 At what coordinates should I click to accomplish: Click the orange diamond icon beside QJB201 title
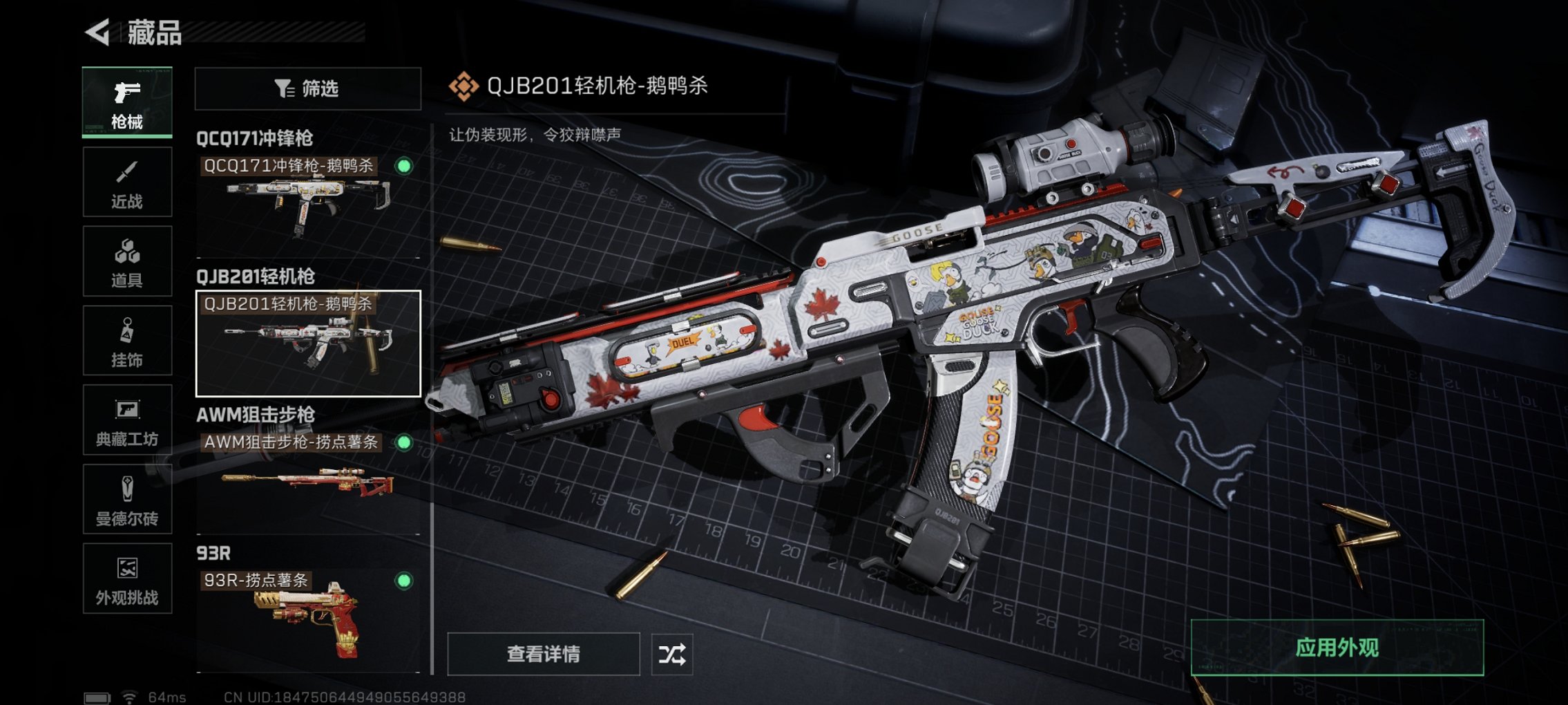pos(466,87)
